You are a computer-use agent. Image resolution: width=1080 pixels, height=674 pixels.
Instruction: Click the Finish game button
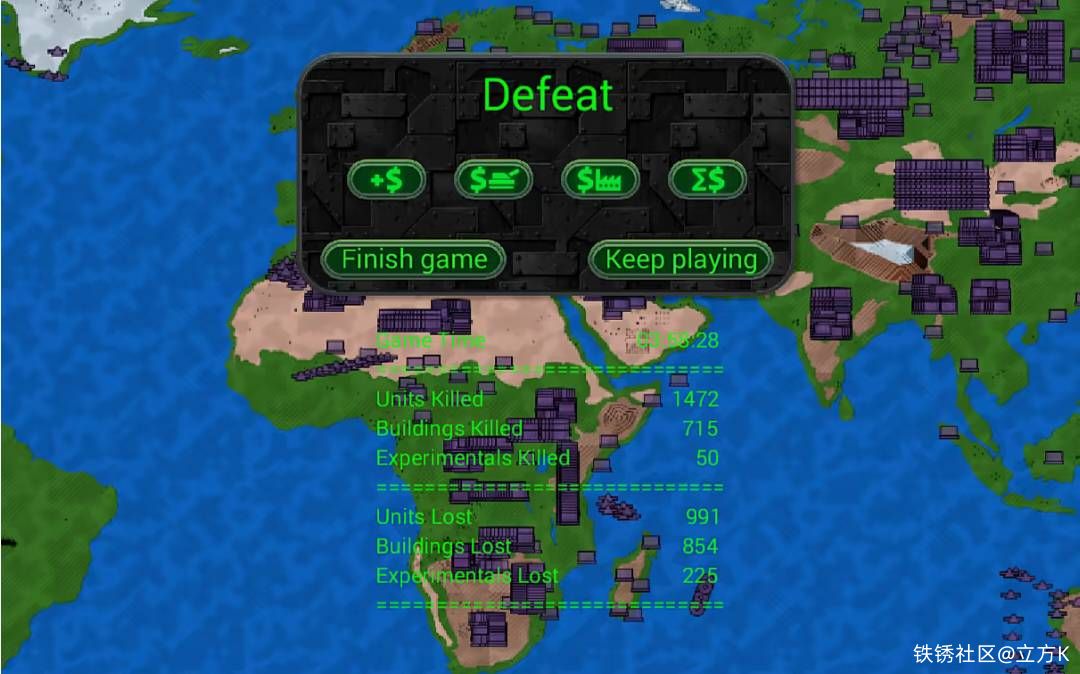click(x=414, y=260)
